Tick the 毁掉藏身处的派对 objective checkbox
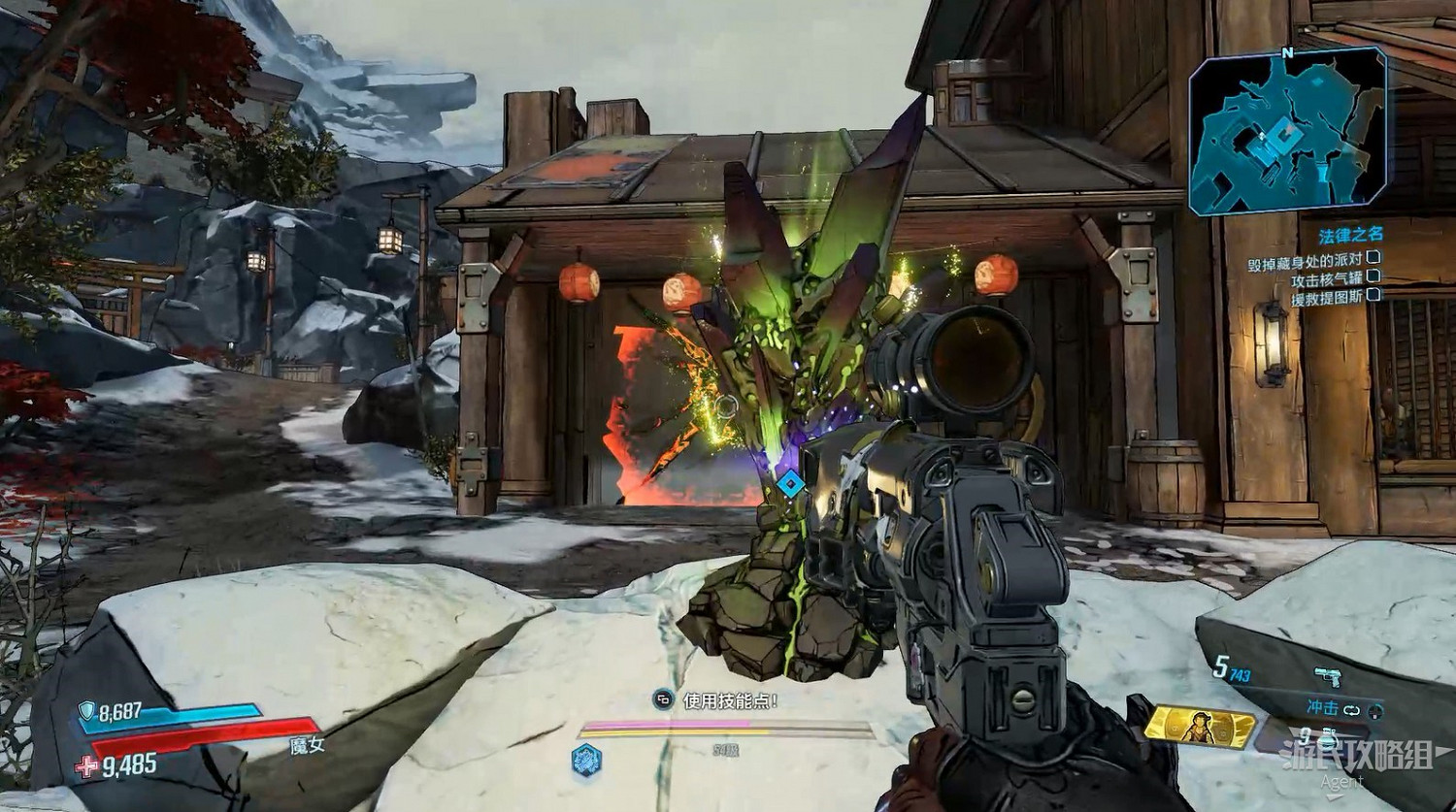Screen dimensions: 1456x812 (1373, 258)
